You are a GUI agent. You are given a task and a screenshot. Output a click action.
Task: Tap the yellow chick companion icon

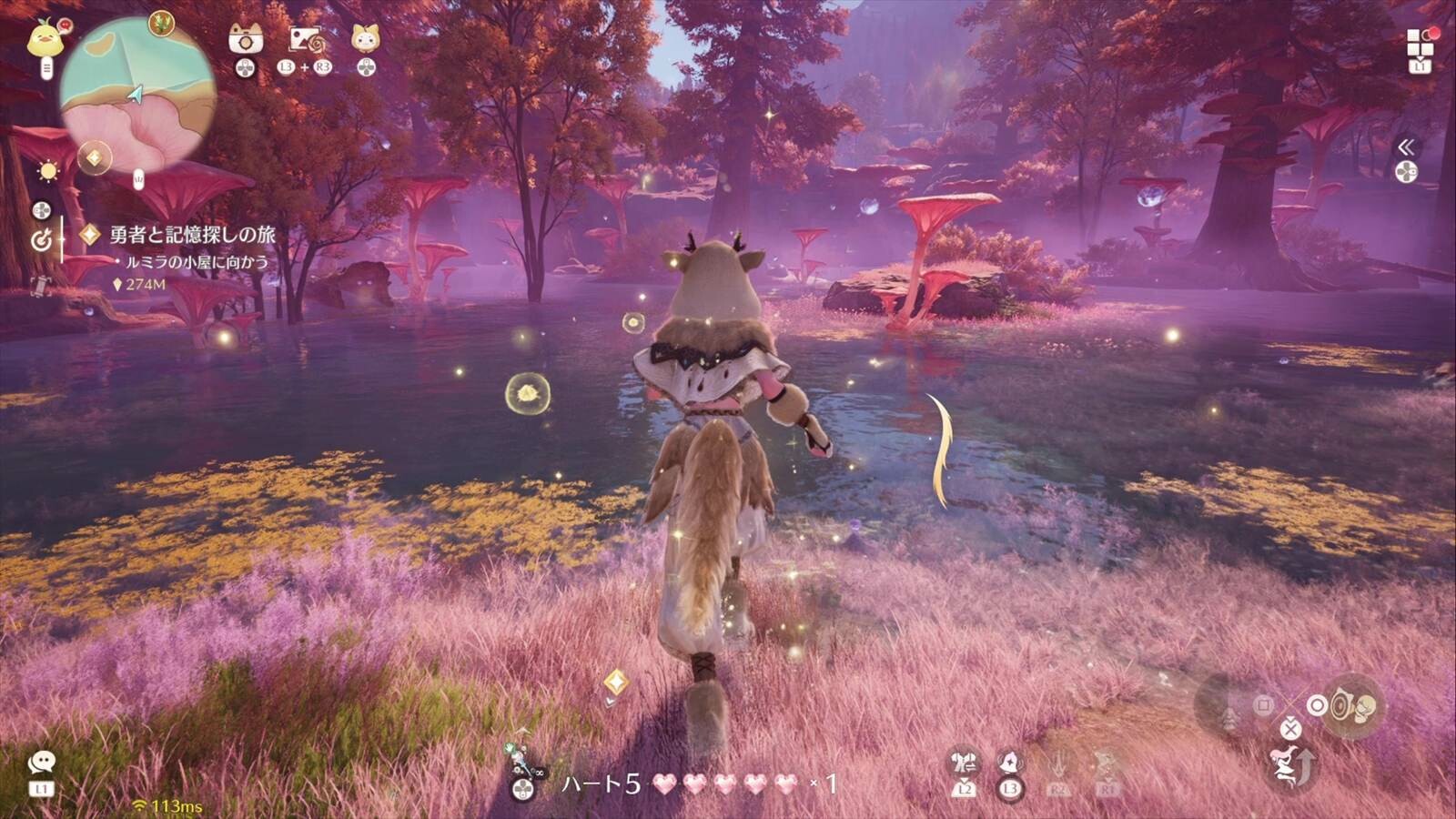coord(43,40)
